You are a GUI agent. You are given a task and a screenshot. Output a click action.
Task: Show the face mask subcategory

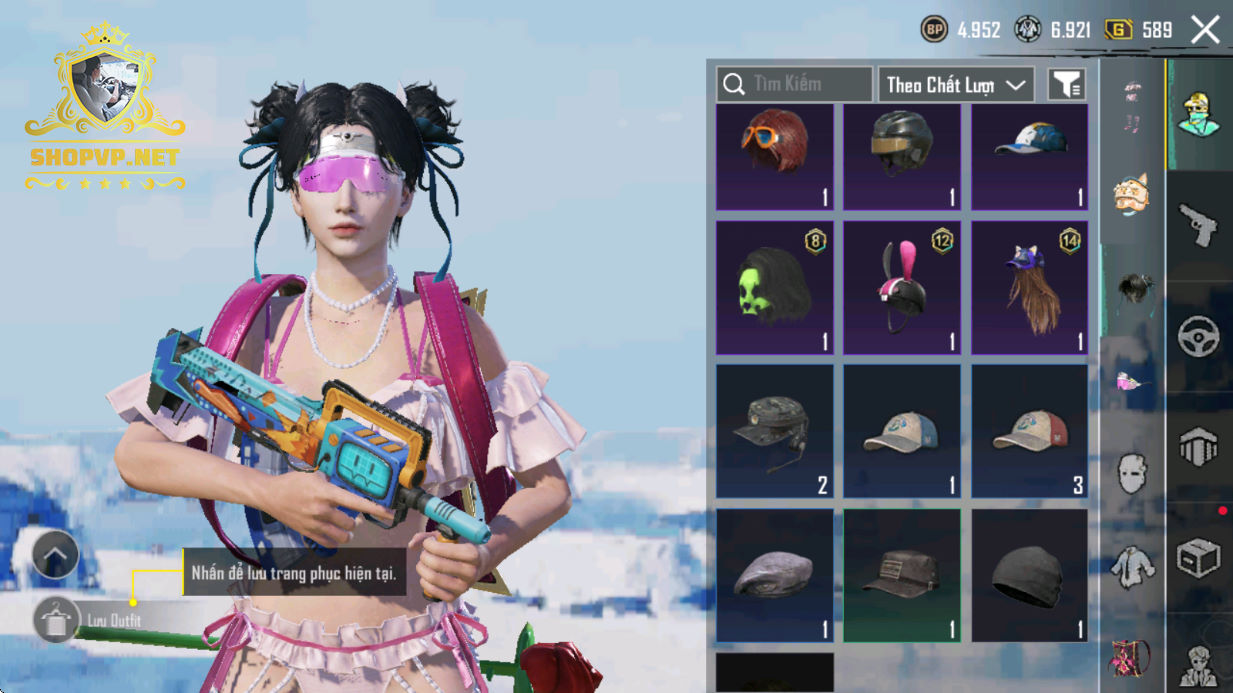[x=1132, y=473]
